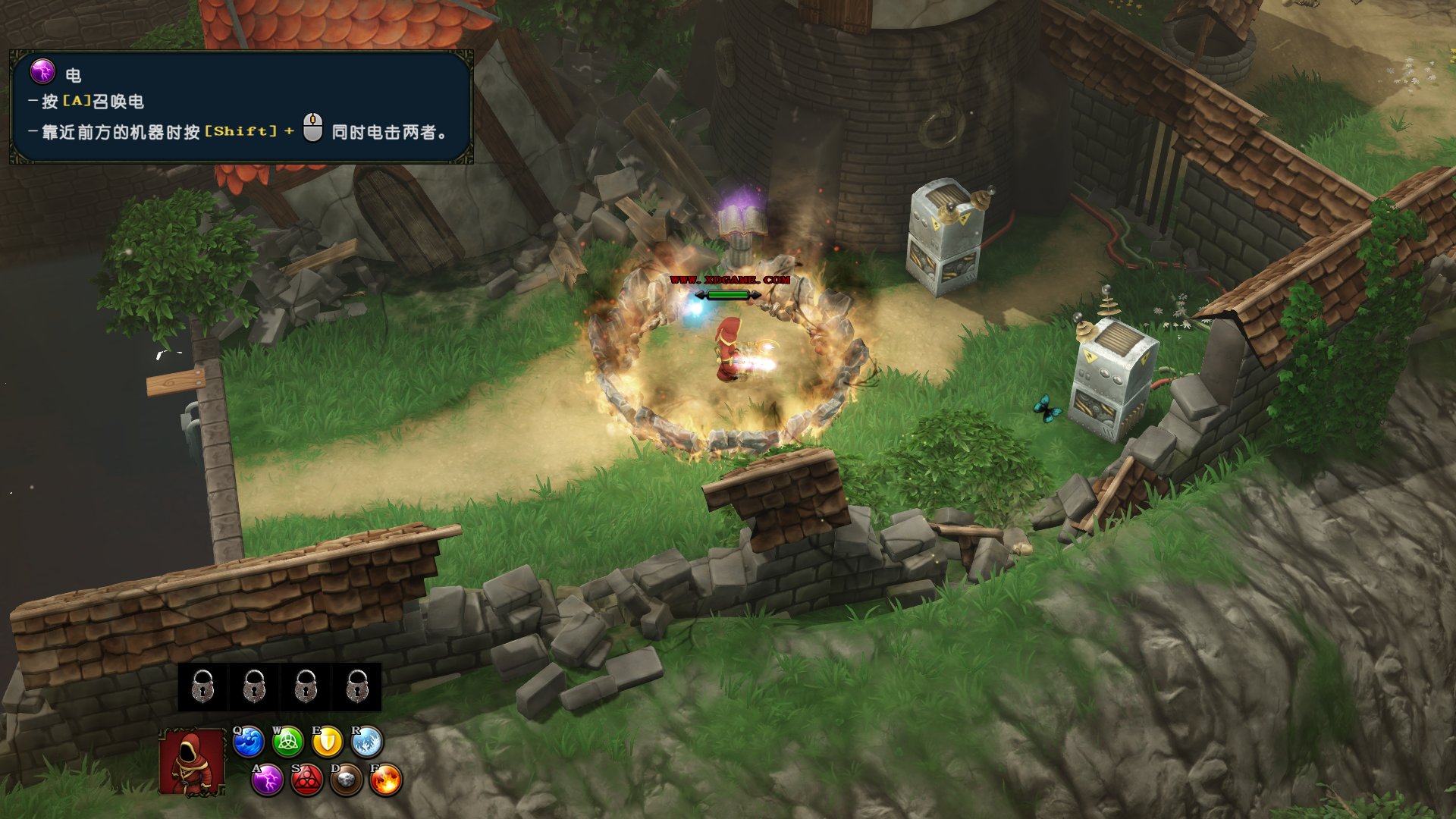Activate the yellow shield element orb
The height and width of the screenshot is (819, 1456).
(x=328, y=742)
